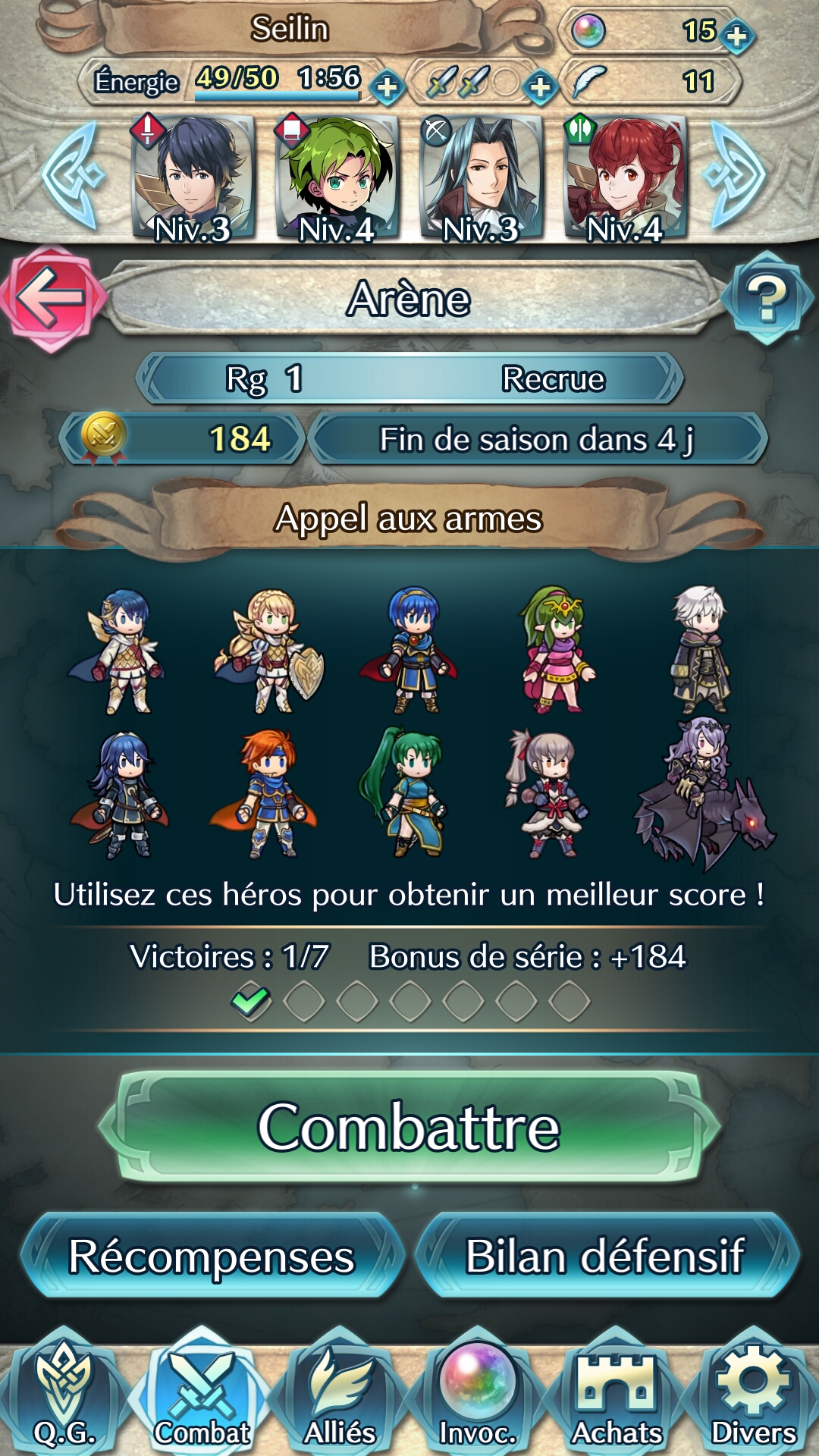Image resolution: width=819 pixels, height=1456 pixels.
Task: Open the question mark help button
Action: (x=767, y=297)
